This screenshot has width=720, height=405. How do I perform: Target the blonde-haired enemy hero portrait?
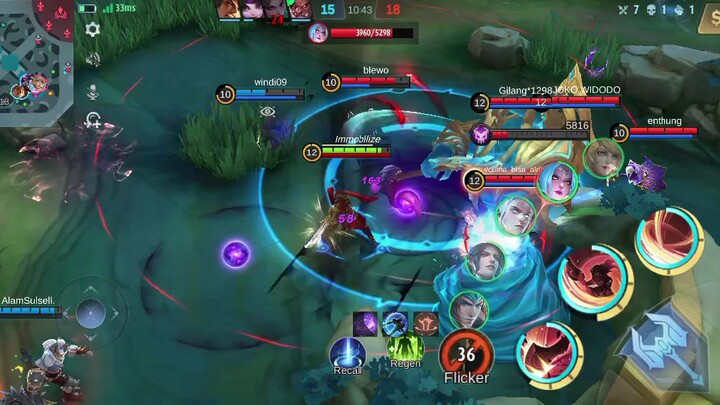point(603,158)
